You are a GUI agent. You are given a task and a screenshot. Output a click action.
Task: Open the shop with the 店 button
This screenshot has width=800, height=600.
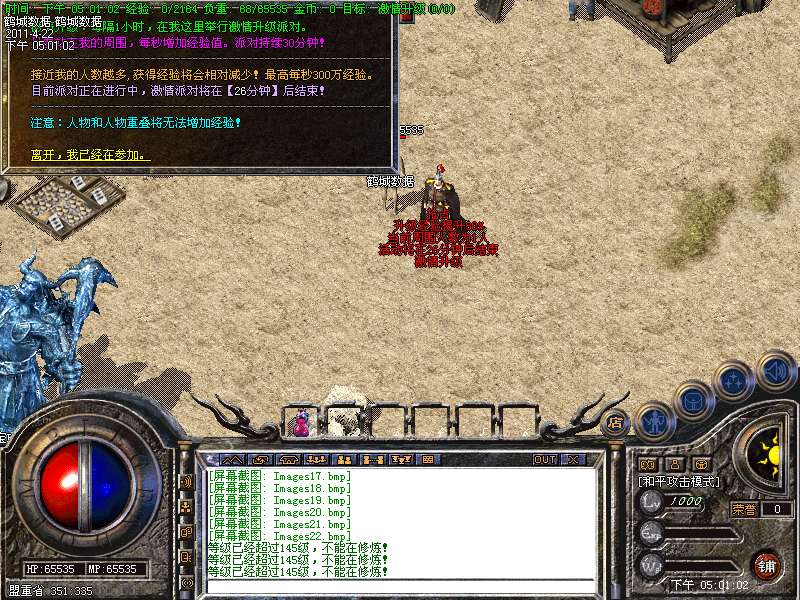click(x=615, y=421)
